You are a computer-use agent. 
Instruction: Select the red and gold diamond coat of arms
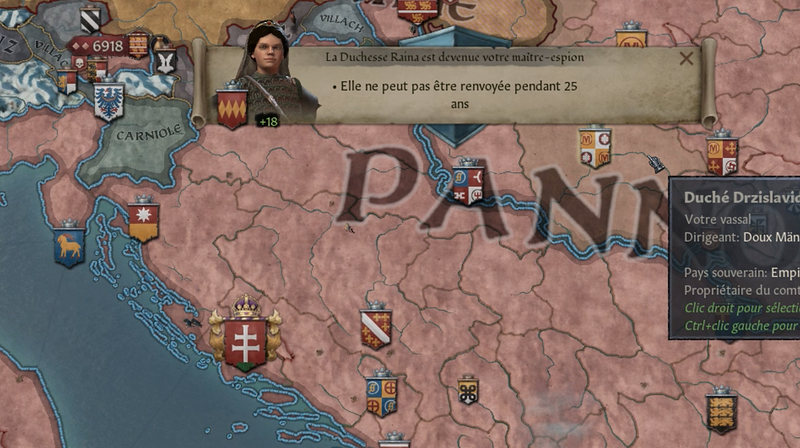click(231, 109)
